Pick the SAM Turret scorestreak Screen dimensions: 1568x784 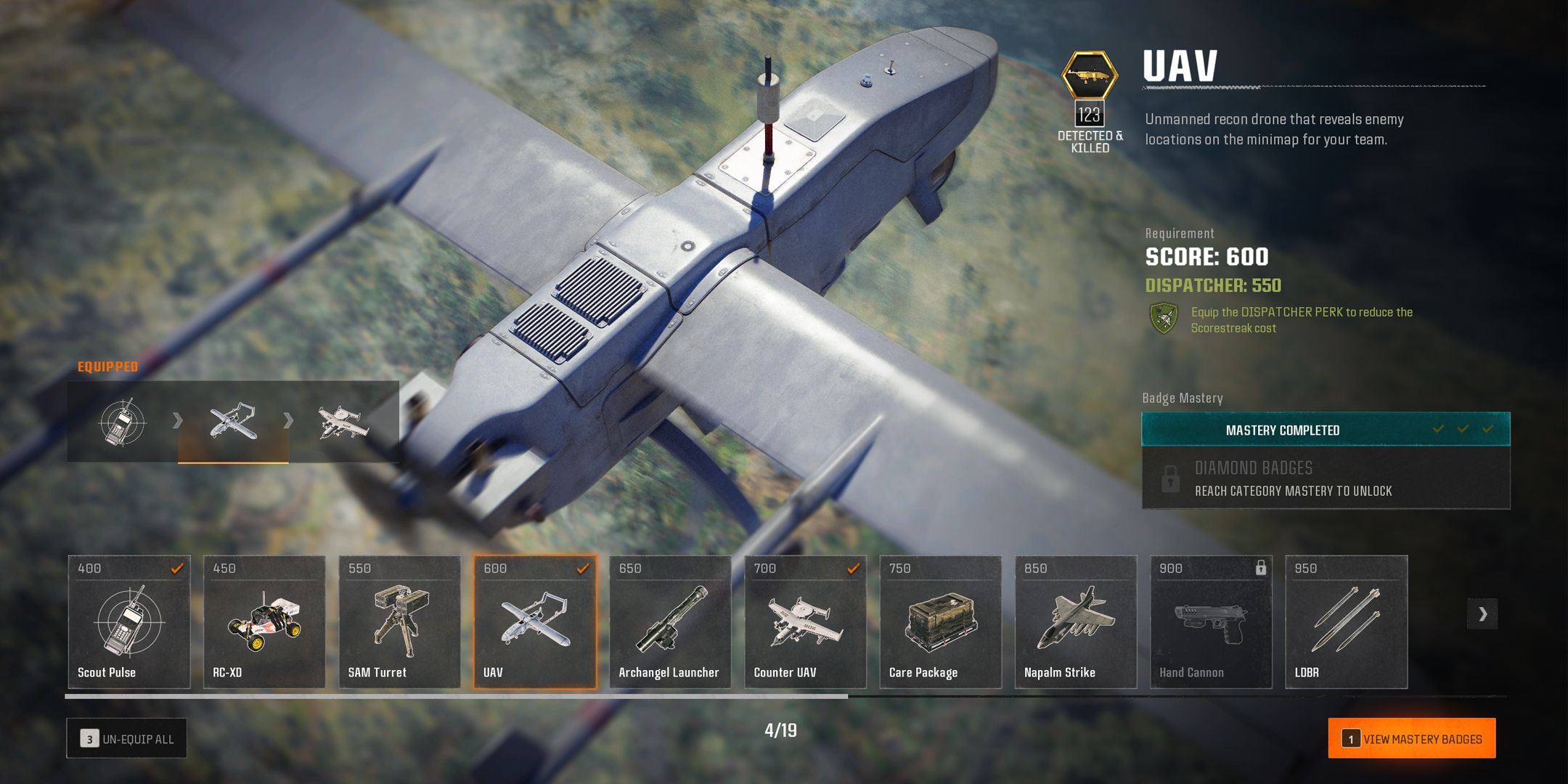[x=399, y=621]
